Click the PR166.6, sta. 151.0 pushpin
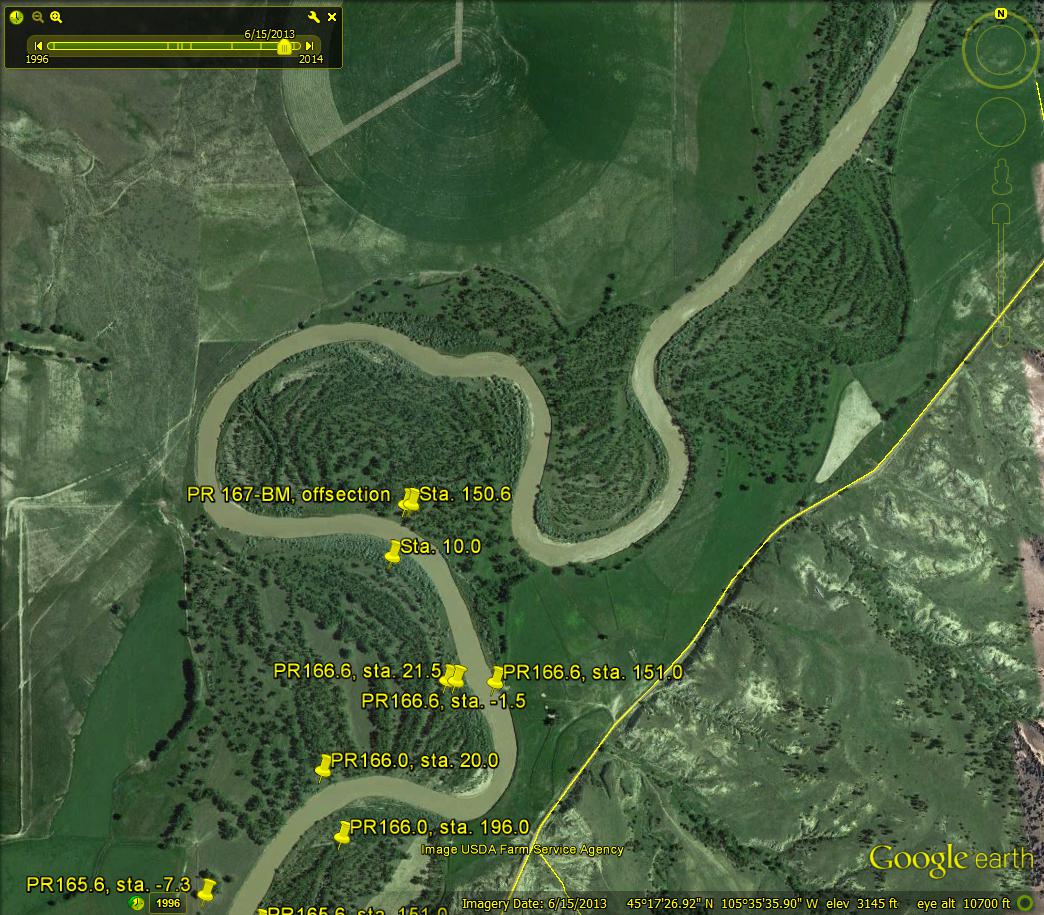The width and height of the screenshot is (1044, 915). (x=495, y=678)
